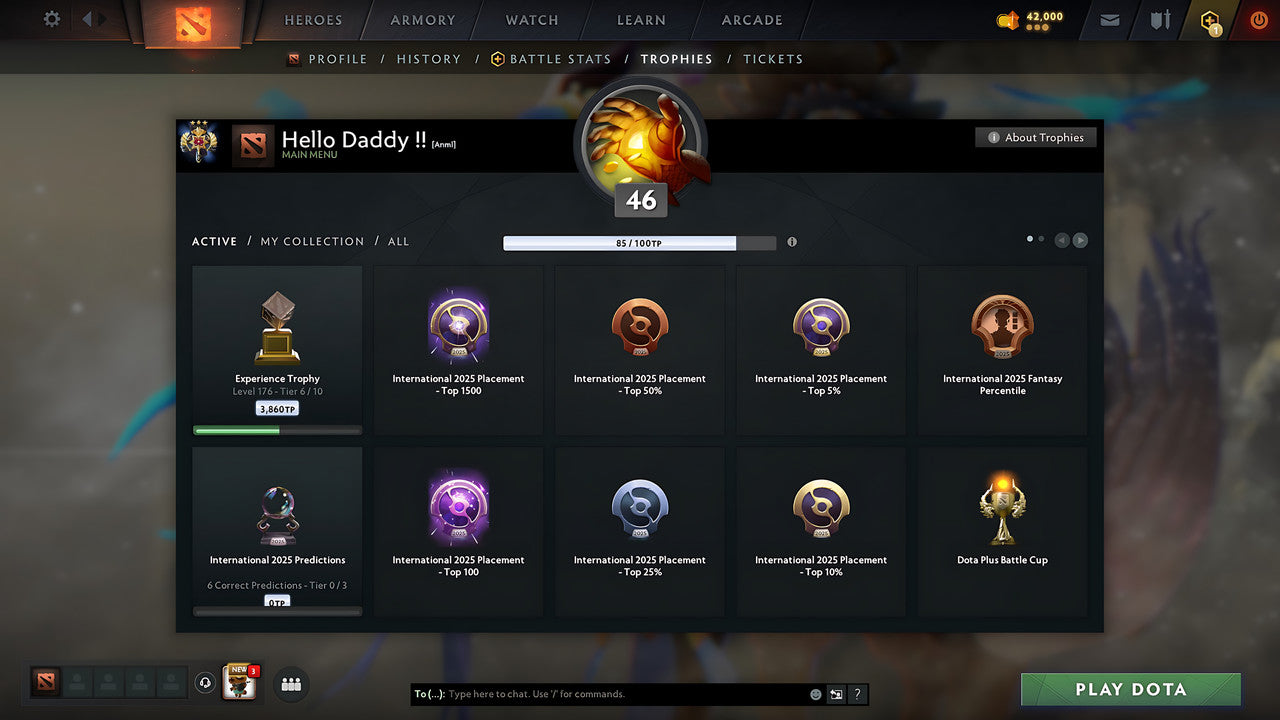Open the friends list grid icon
The width and height of the screenshot is (1280, 720).
(289, 685)
